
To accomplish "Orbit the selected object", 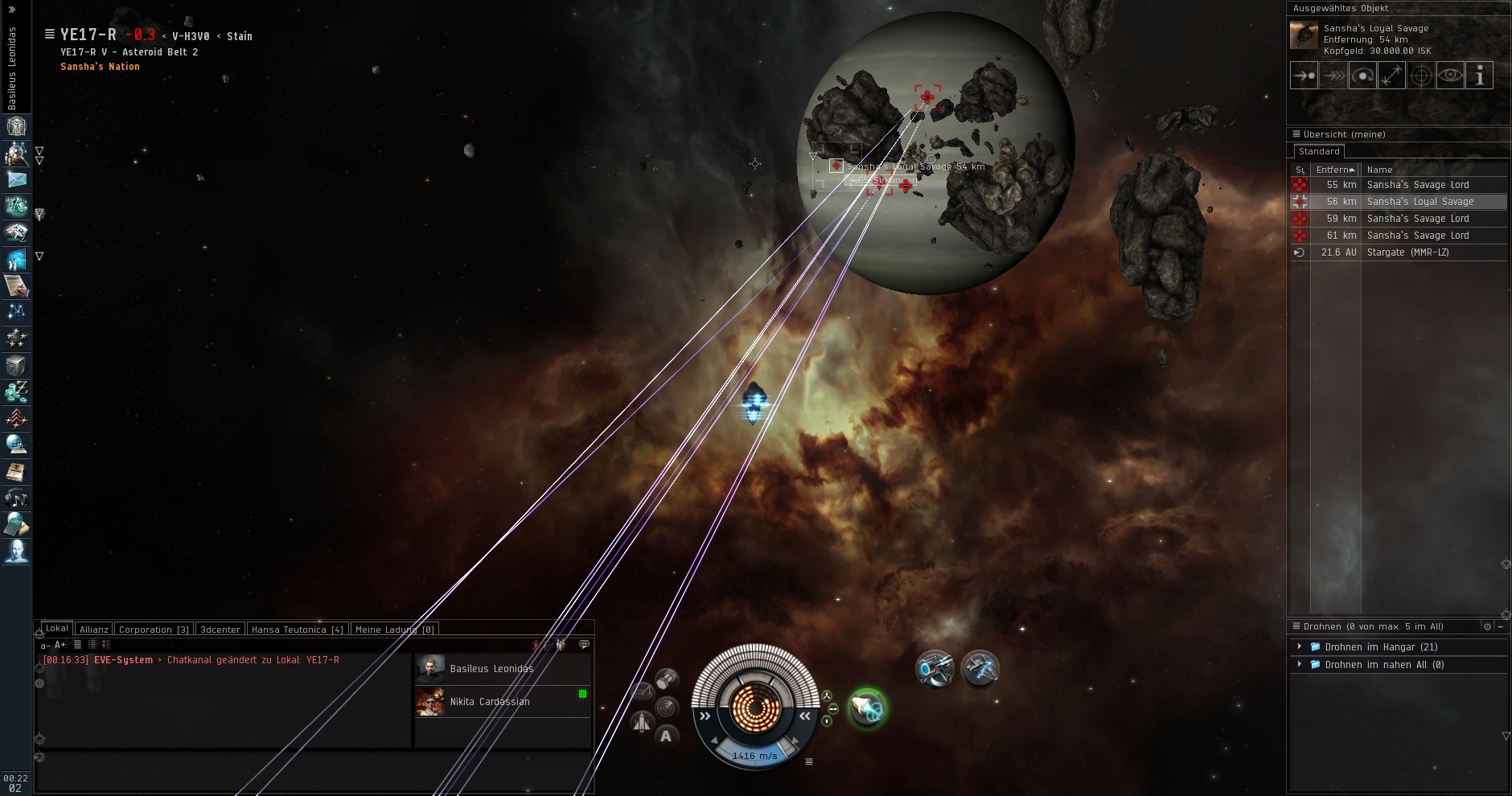I will click(1362, 76).
